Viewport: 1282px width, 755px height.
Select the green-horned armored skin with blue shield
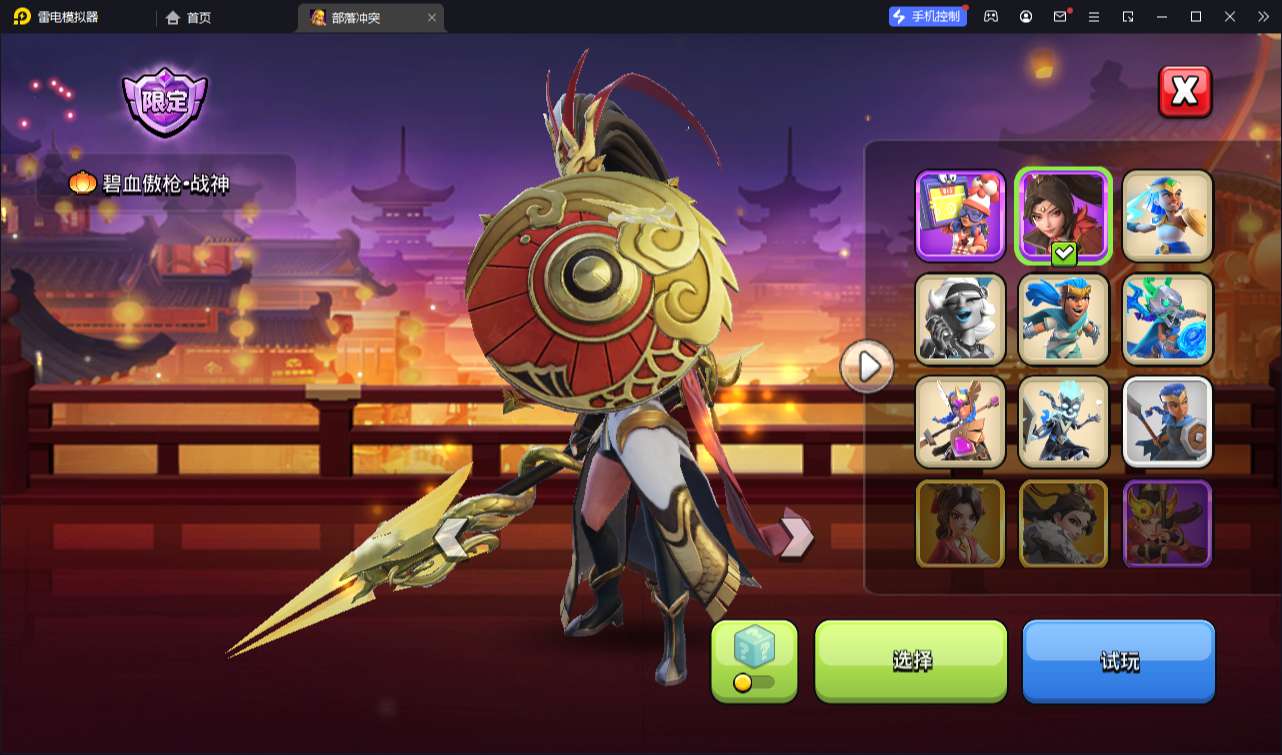[1167, 319]
